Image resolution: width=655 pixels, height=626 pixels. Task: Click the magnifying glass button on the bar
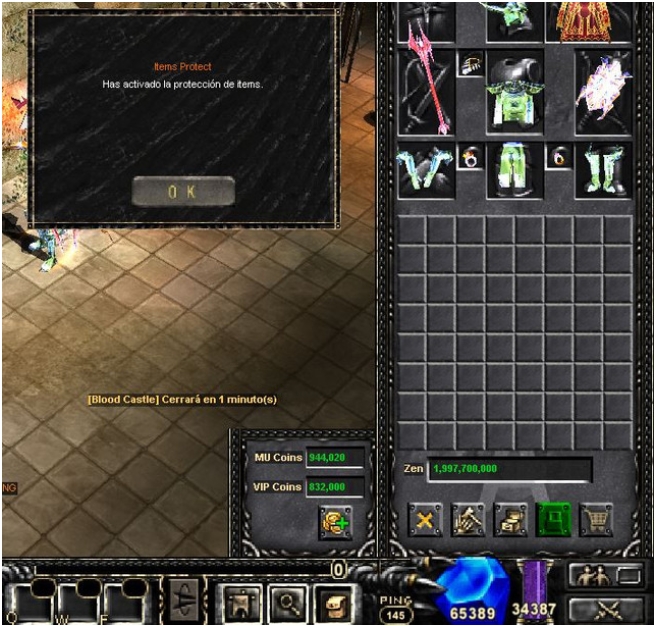tap(285, 602)
